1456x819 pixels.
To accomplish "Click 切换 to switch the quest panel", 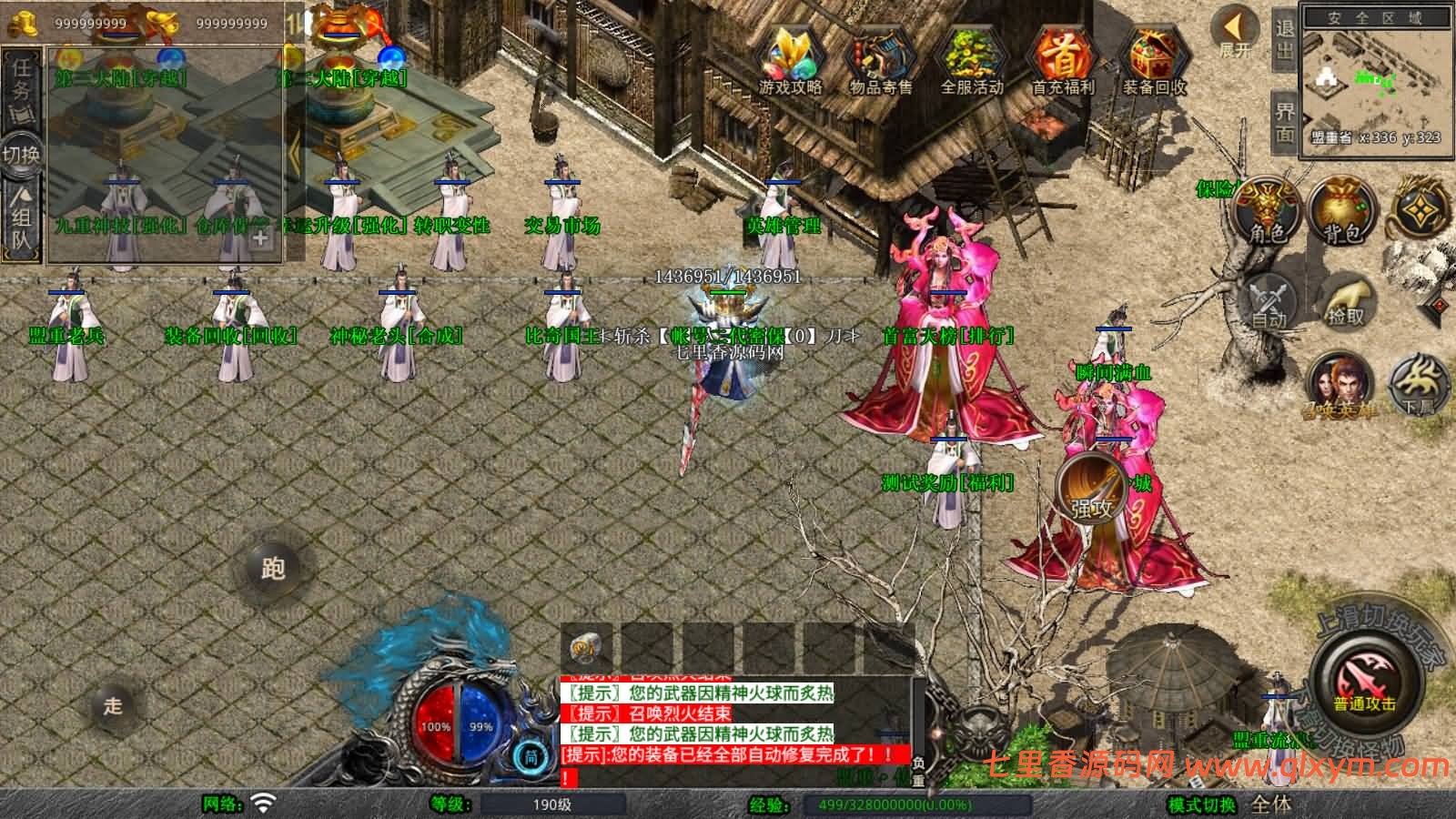I will [23, 155].
